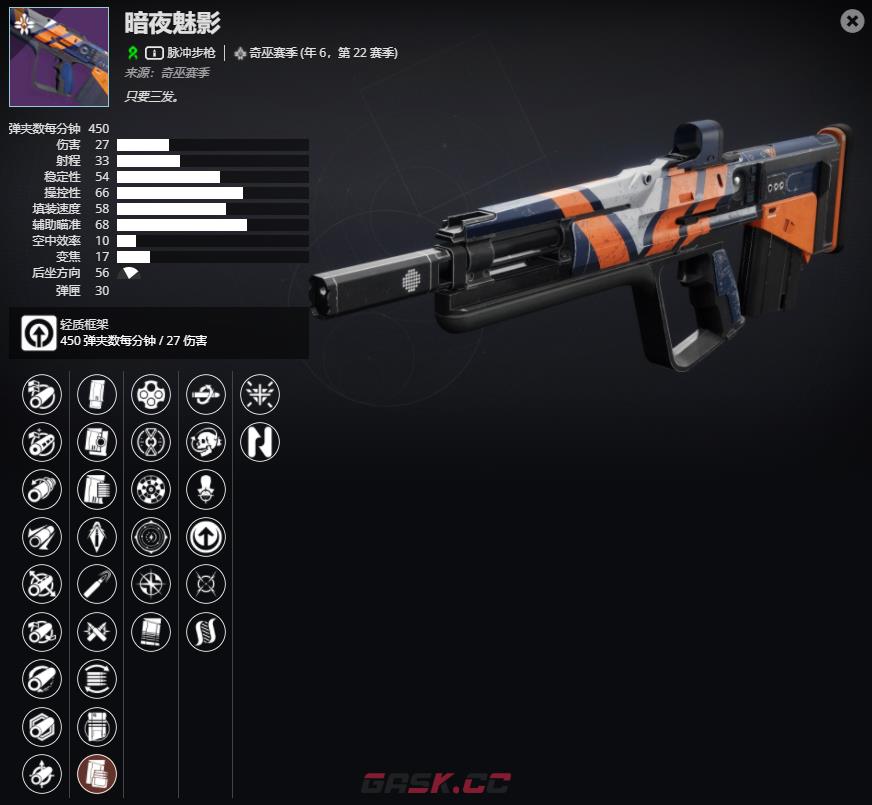Select the highlighted red-brown magazine perk
Viewport: 872px width, 805px height.
click(x=97, y=773)
